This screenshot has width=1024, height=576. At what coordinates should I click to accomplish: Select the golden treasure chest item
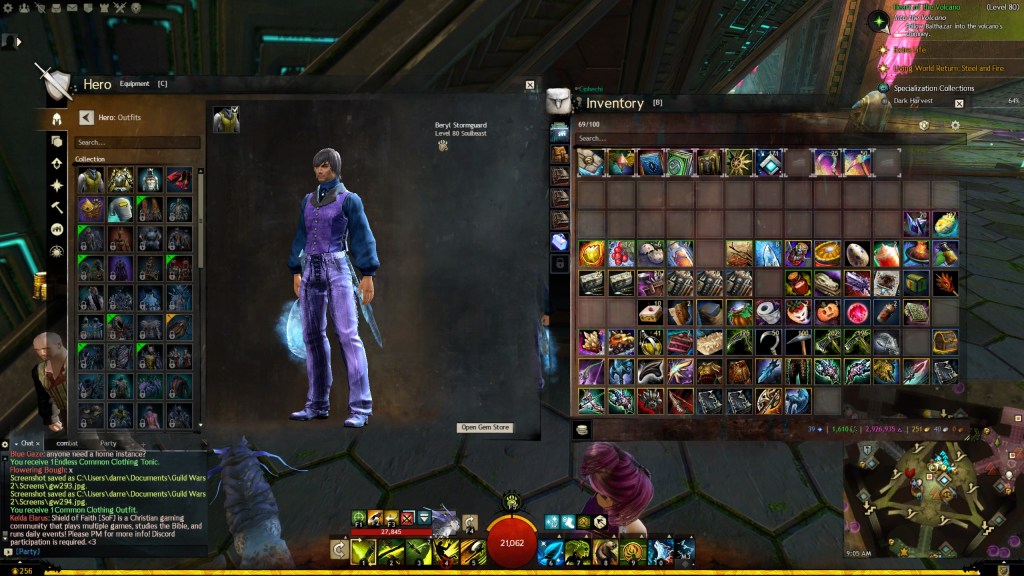point(945,342)
